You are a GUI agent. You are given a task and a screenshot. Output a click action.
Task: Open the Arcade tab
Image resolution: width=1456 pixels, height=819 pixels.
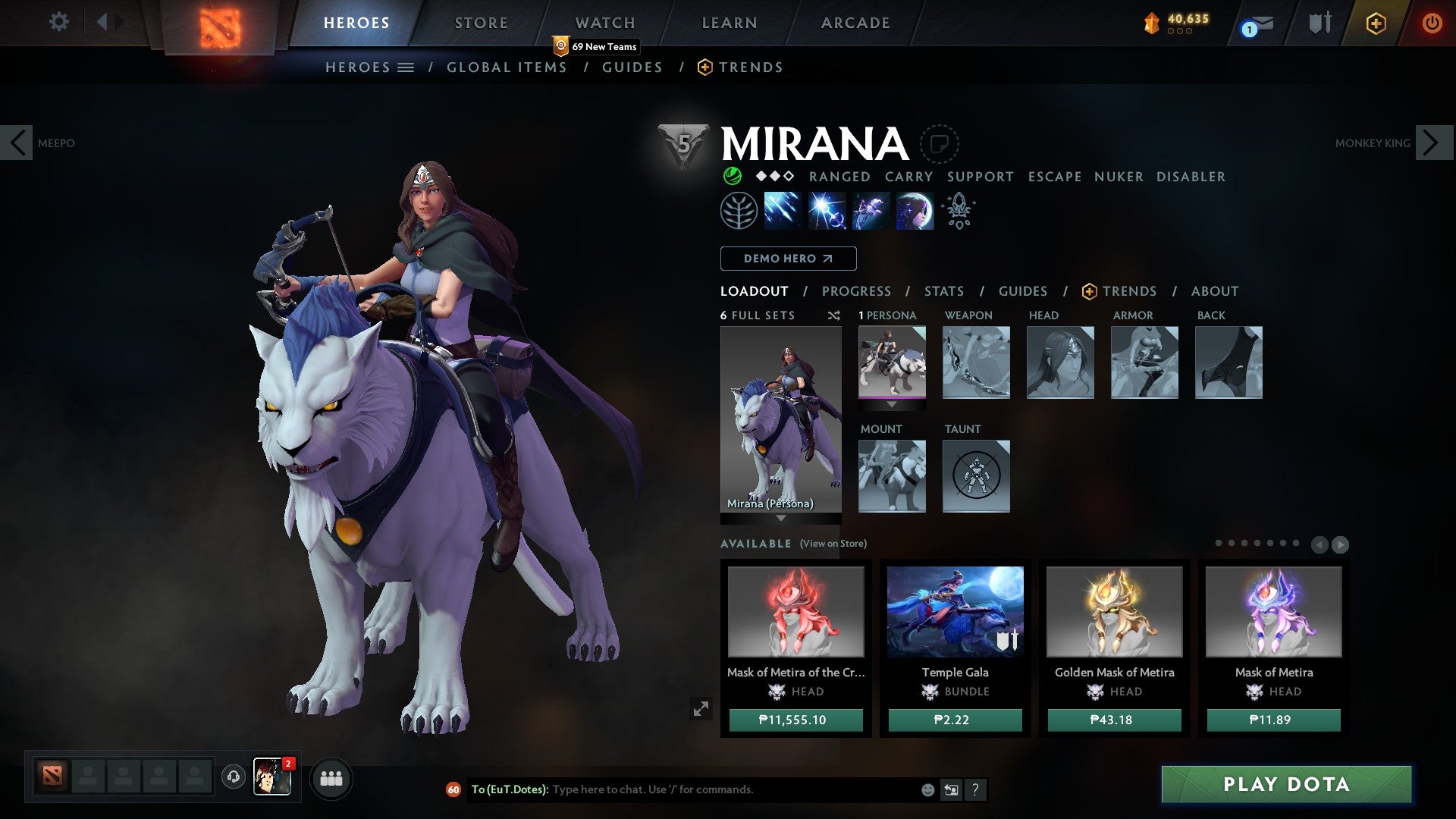coord(855,23)
